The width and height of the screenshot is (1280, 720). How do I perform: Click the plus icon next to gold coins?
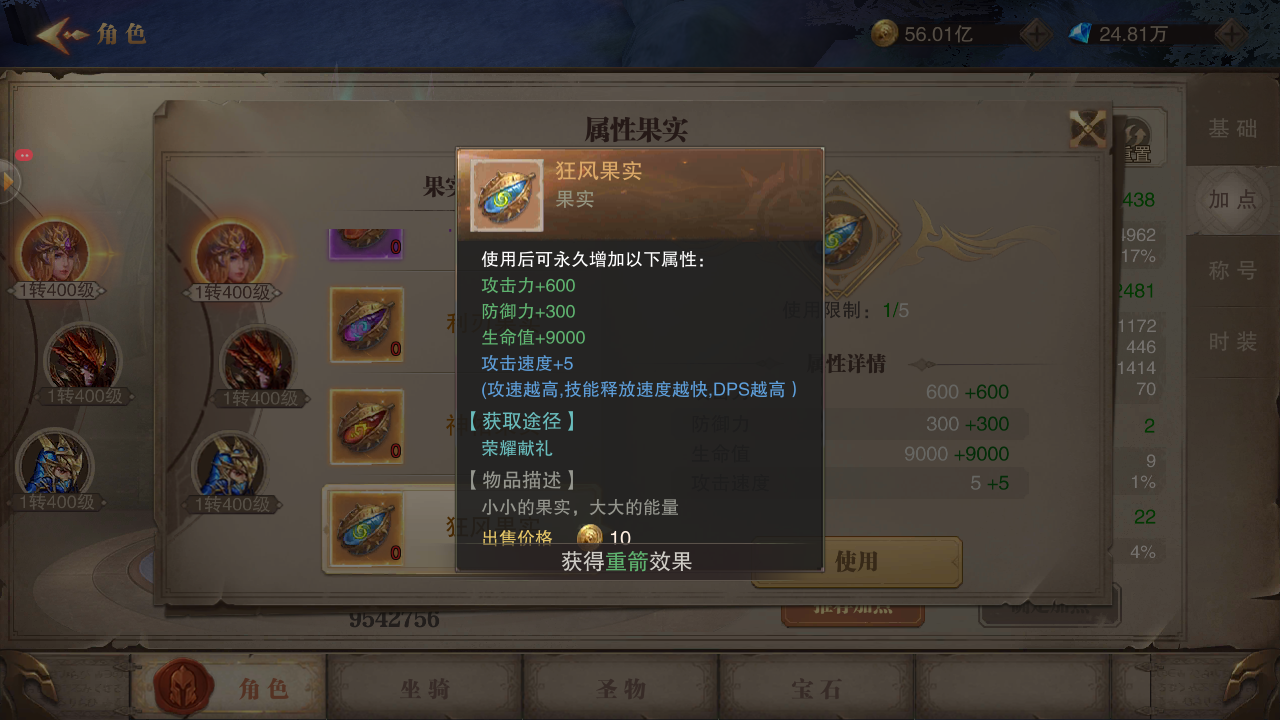click(1035, 32)
